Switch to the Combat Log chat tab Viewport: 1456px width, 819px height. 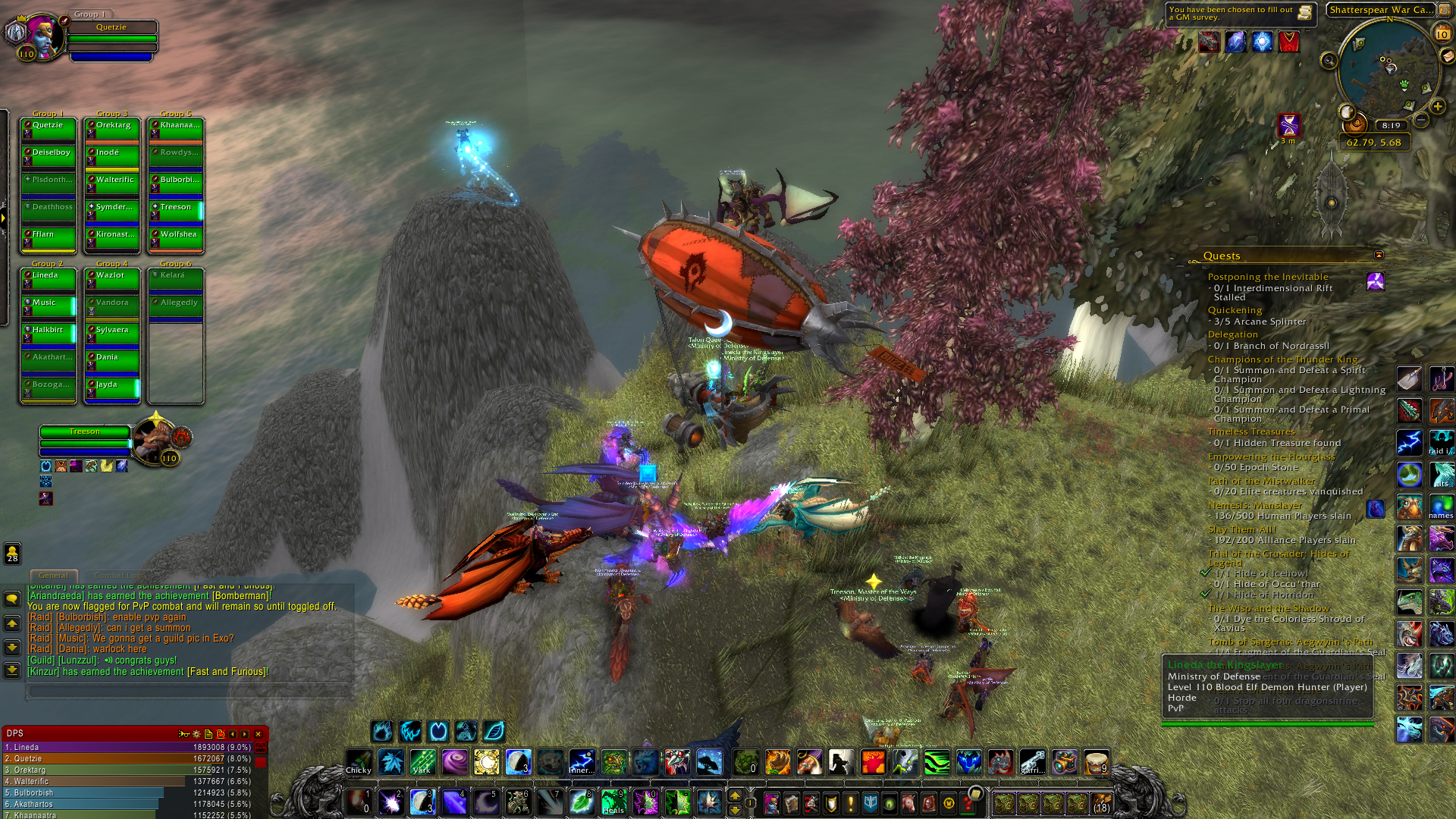[x=118, y=576]
